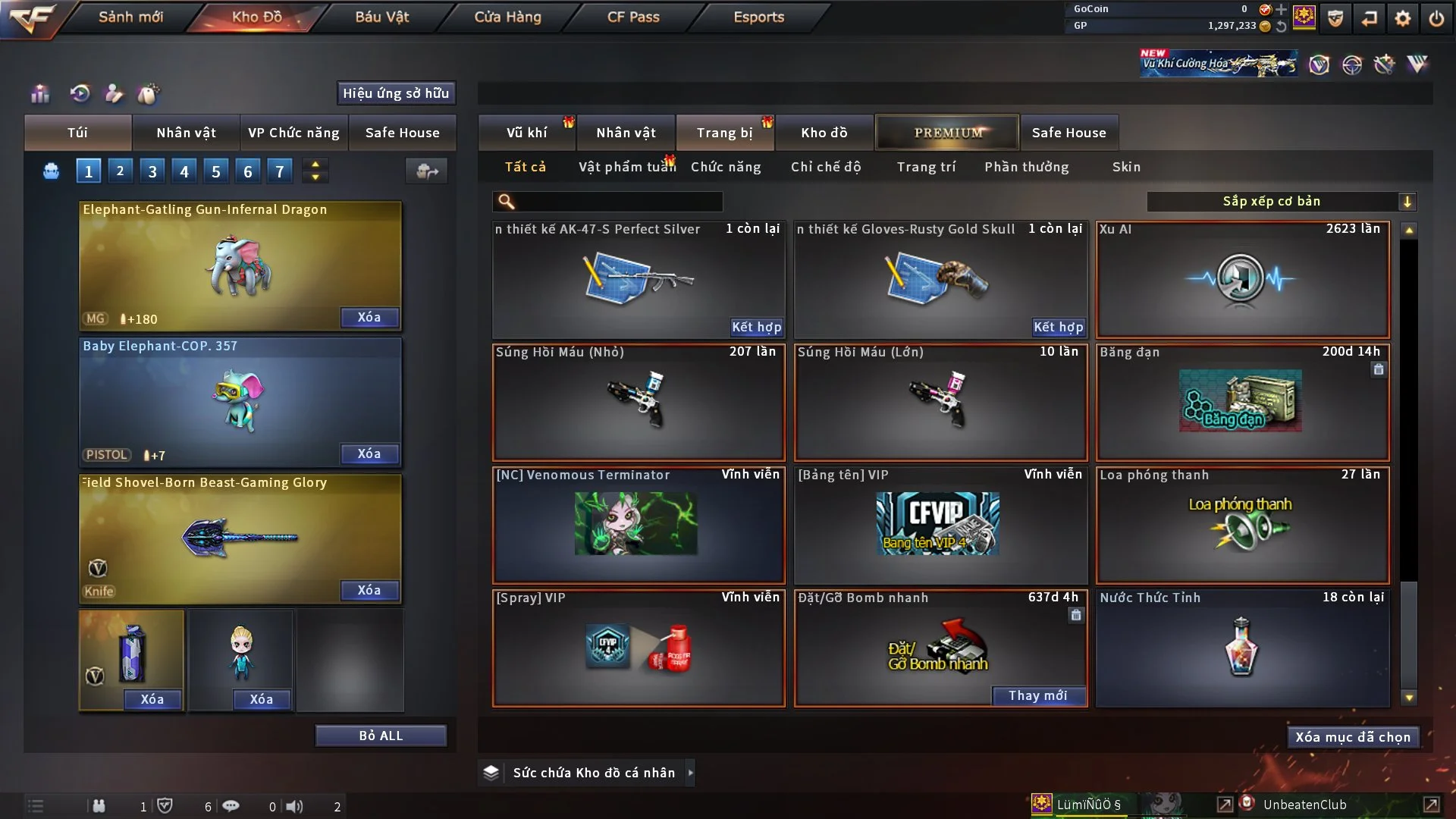Viewport: 1456px width, 819px height.
Task: Open the Sắp xếp cơ bản sort dropdown
Action: coord(1281,201)
